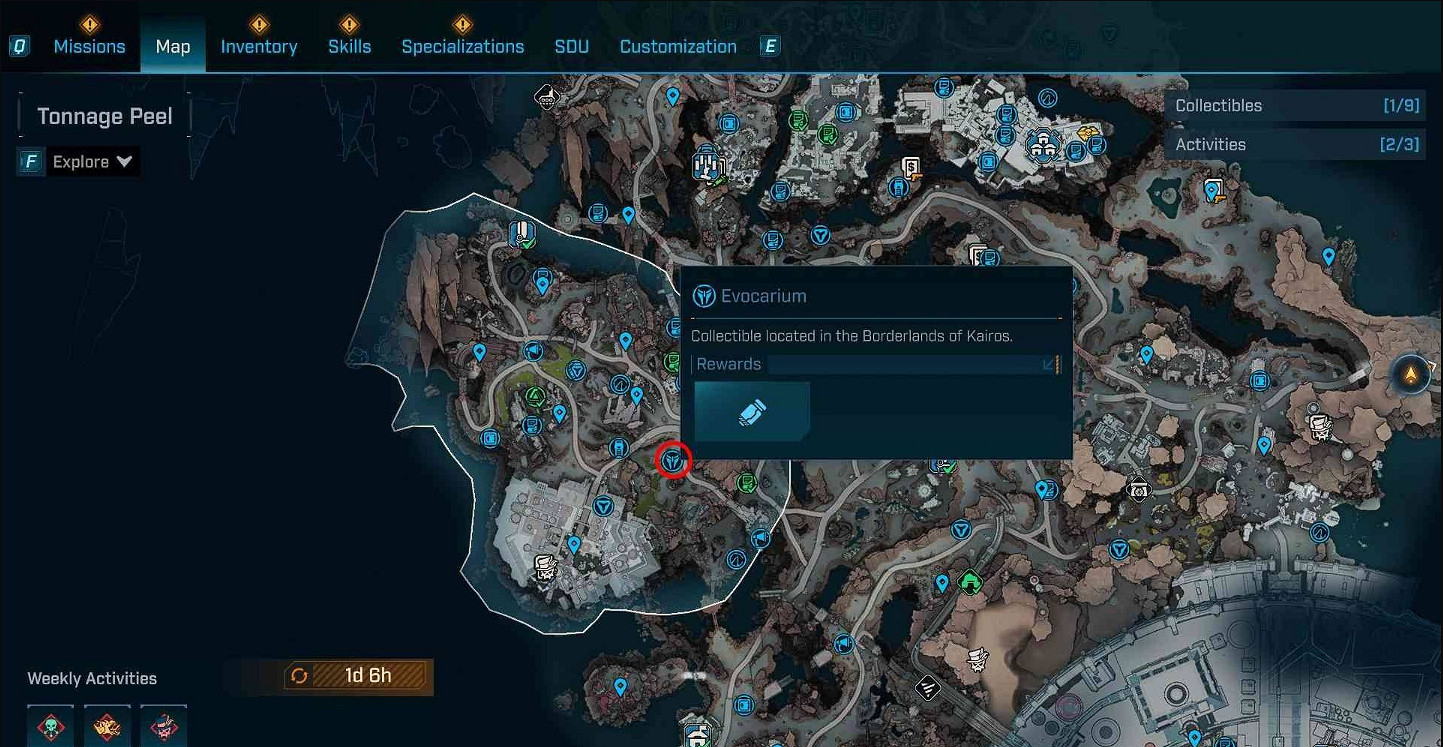Click the Evocarium reward item tile

point(752,412)
